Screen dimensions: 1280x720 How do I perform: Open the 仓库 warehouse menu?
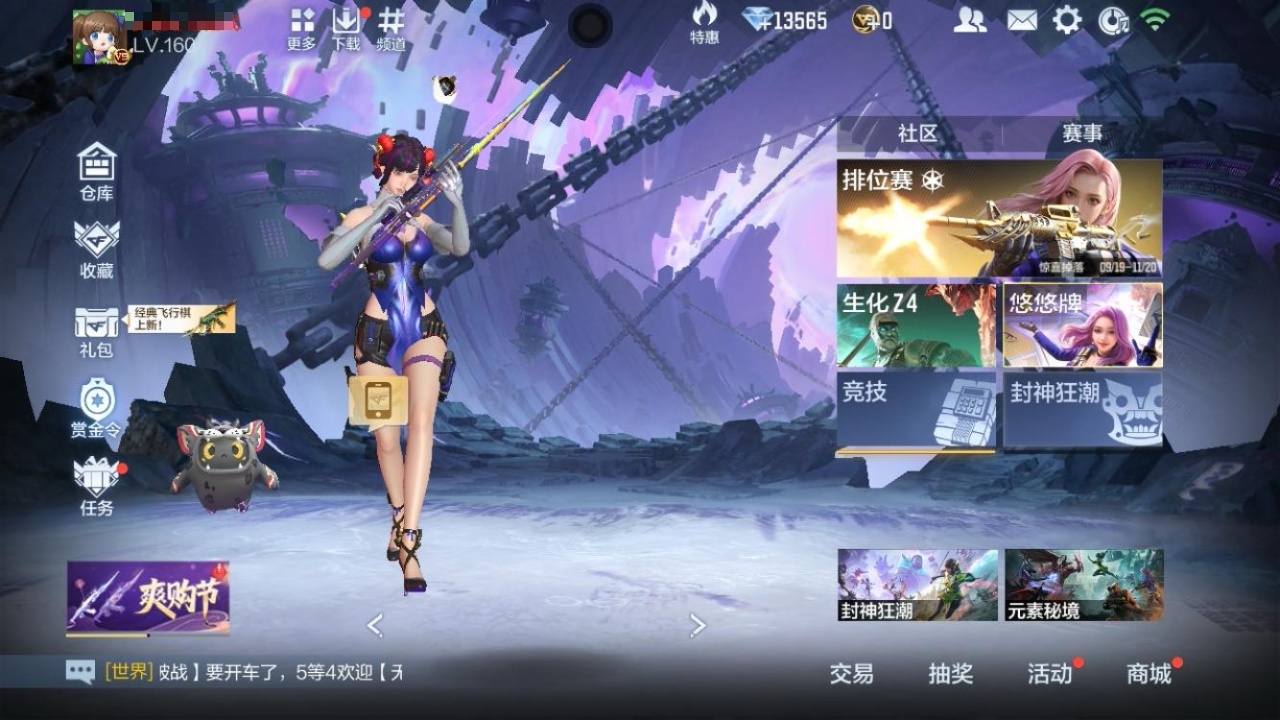click(97, 170)
